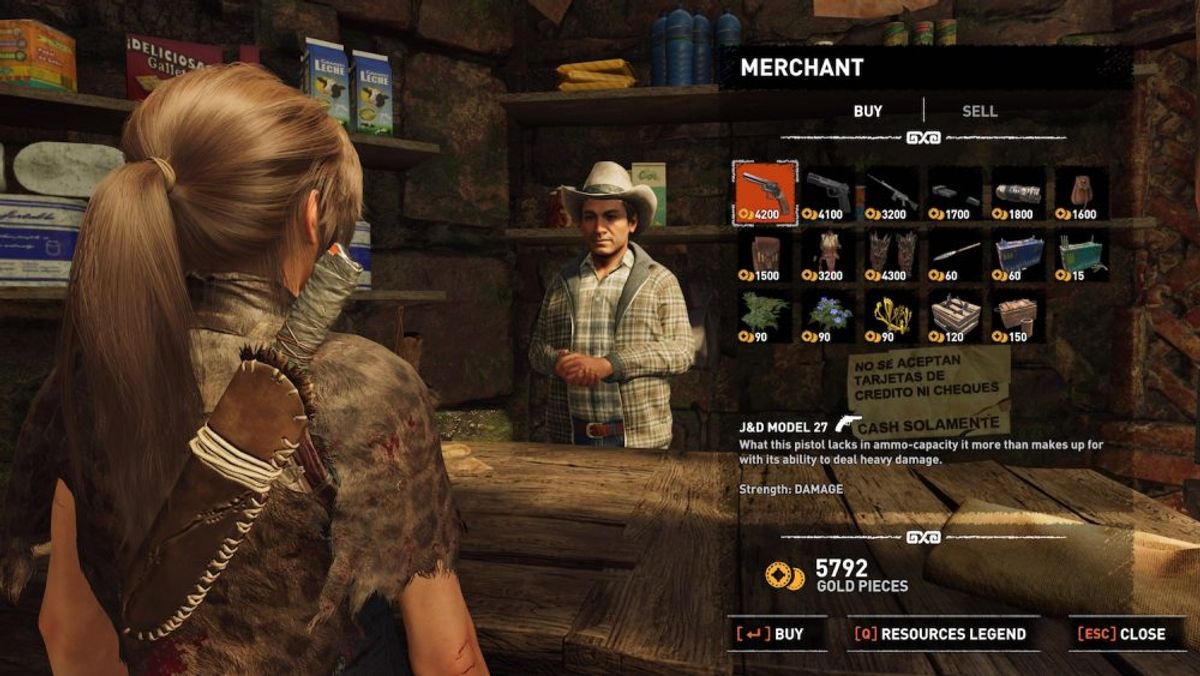1200x676 pixels.
Task: Click the Buy button to purchase
Action: (x=777, y=634)
